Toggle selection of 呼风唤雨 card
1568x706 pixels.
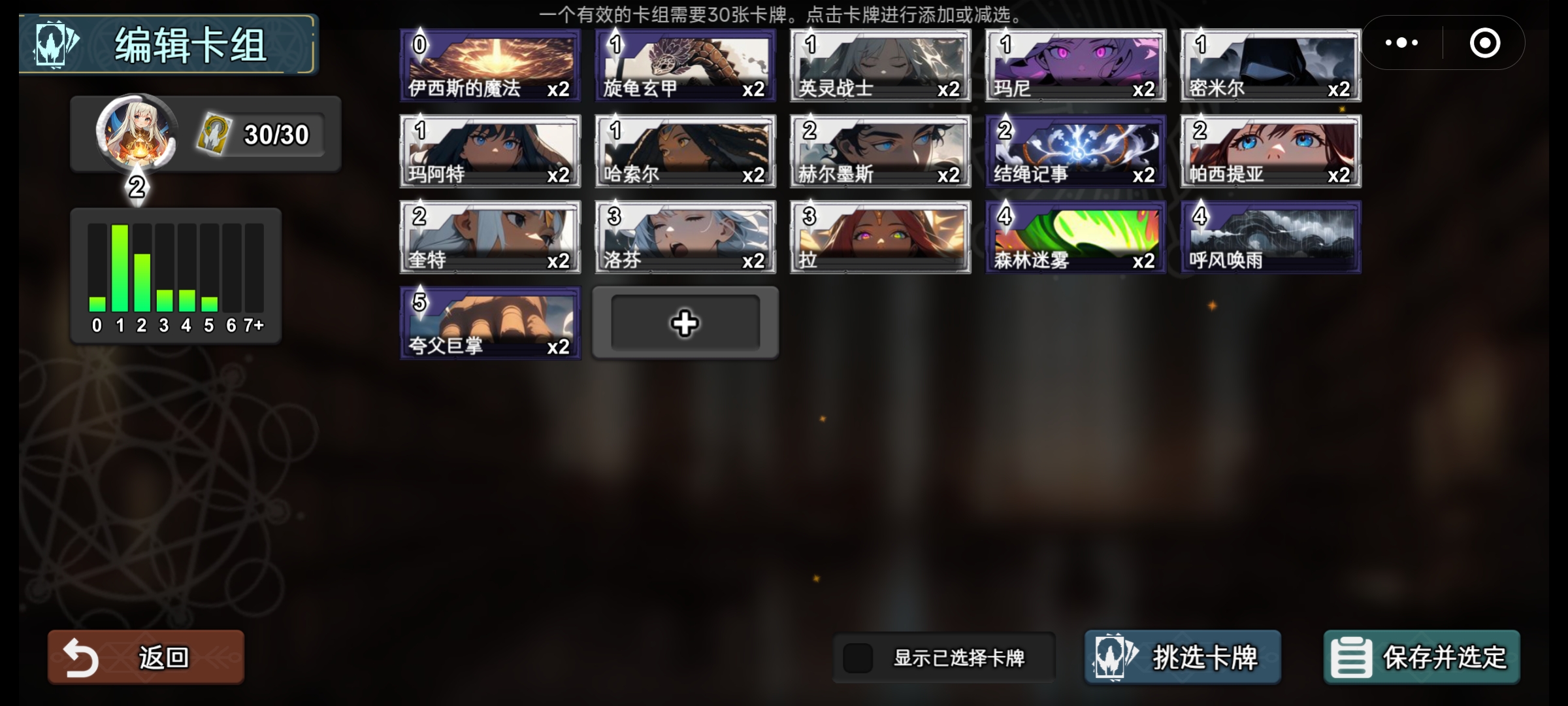pos(1269,237)
